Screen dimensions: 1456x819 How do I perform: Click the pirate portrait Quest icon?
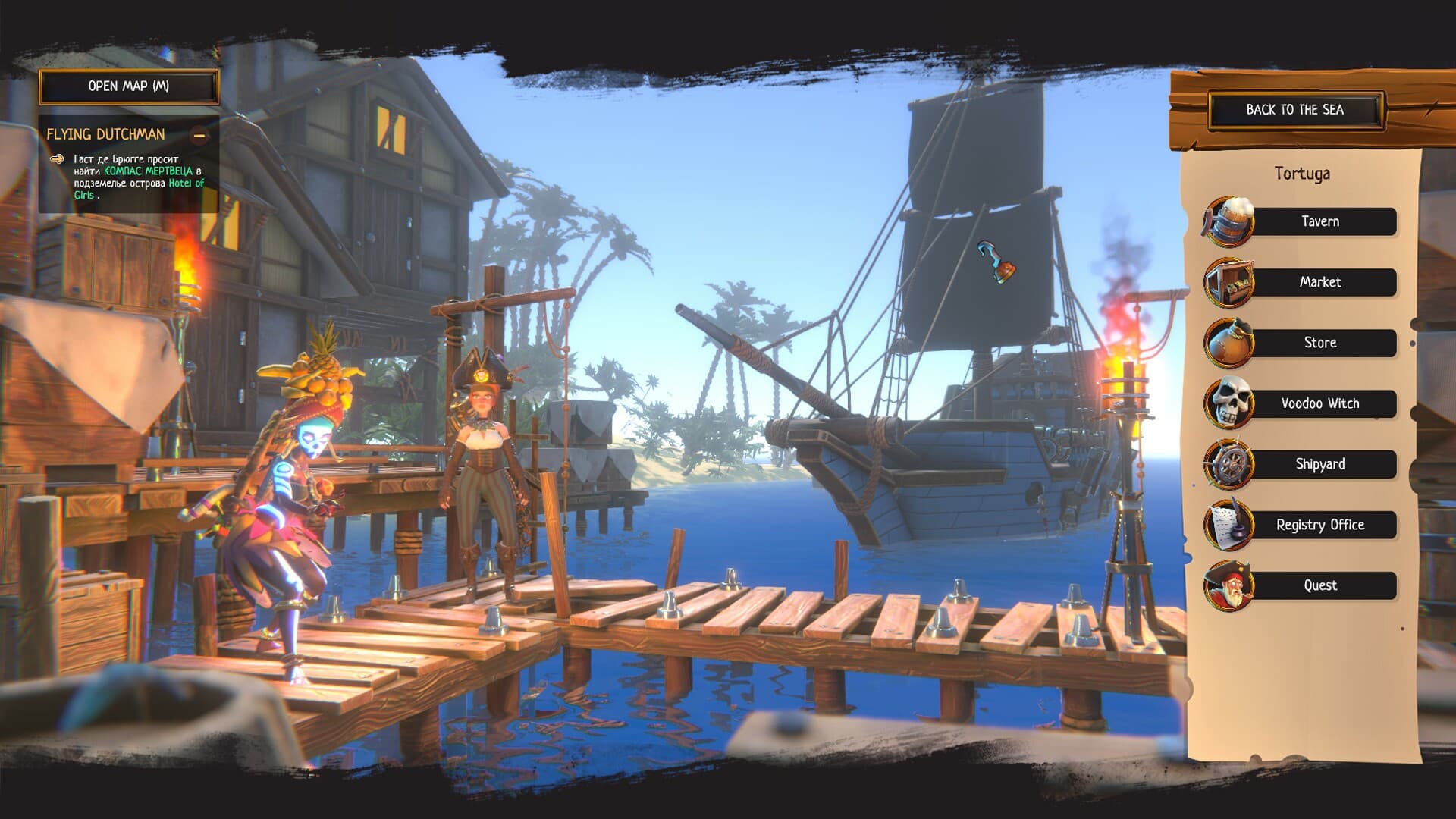pos(1228,585)
